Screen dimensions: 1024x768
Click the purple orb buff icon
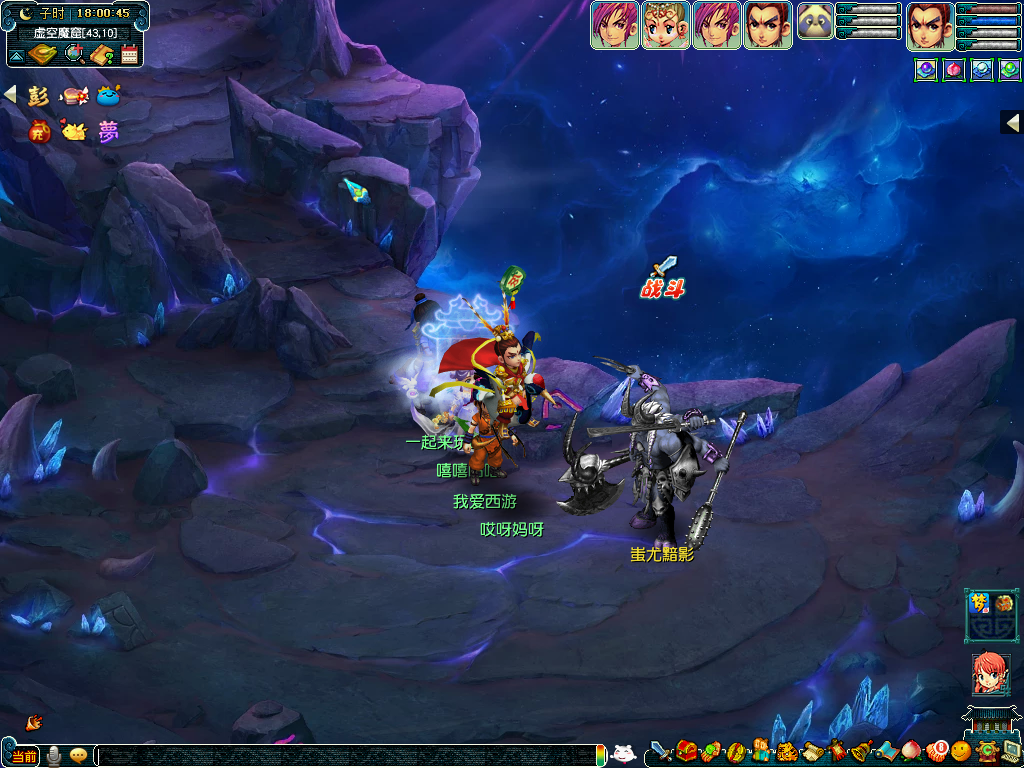click(926, 70)
